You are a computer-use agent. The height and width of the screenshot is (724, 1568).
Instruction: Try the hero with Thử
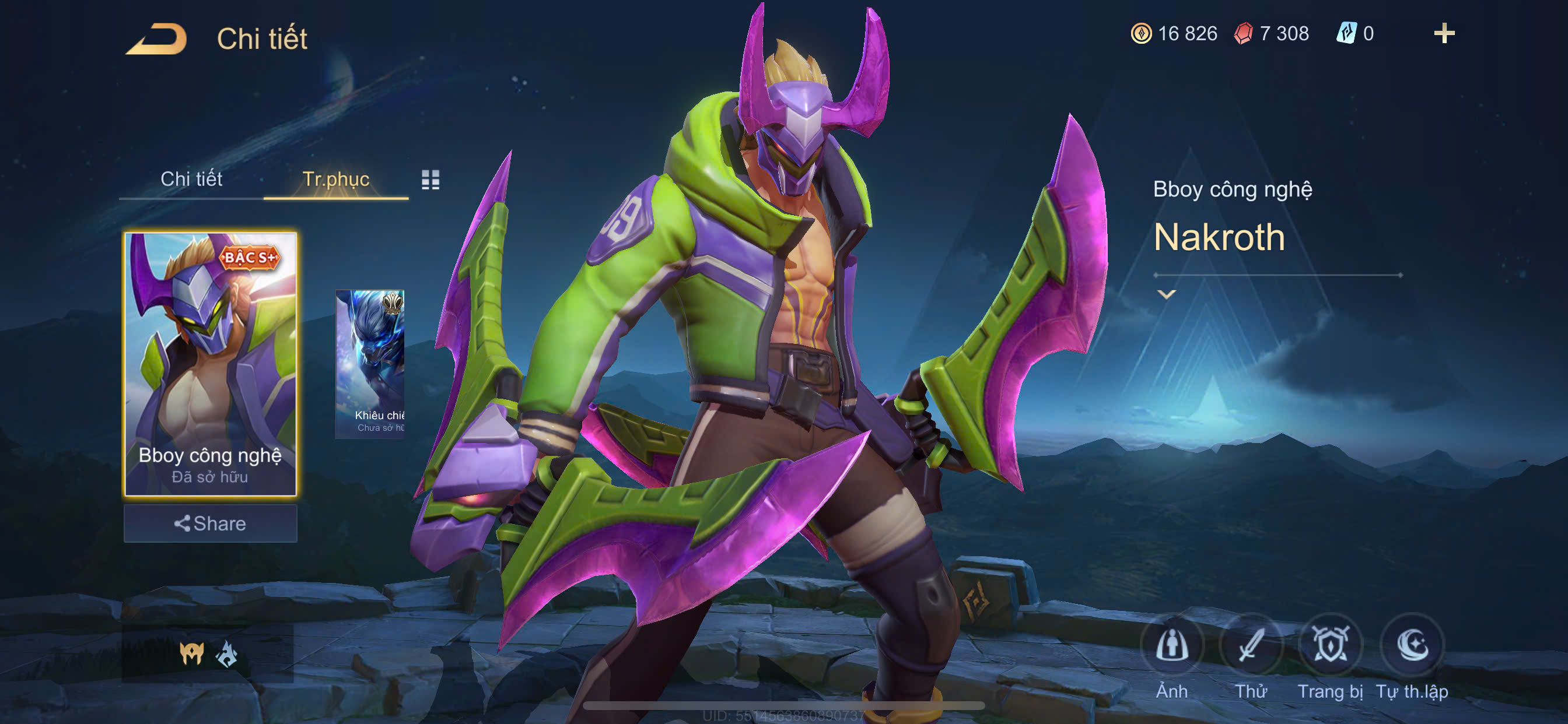click(1251, 646)
